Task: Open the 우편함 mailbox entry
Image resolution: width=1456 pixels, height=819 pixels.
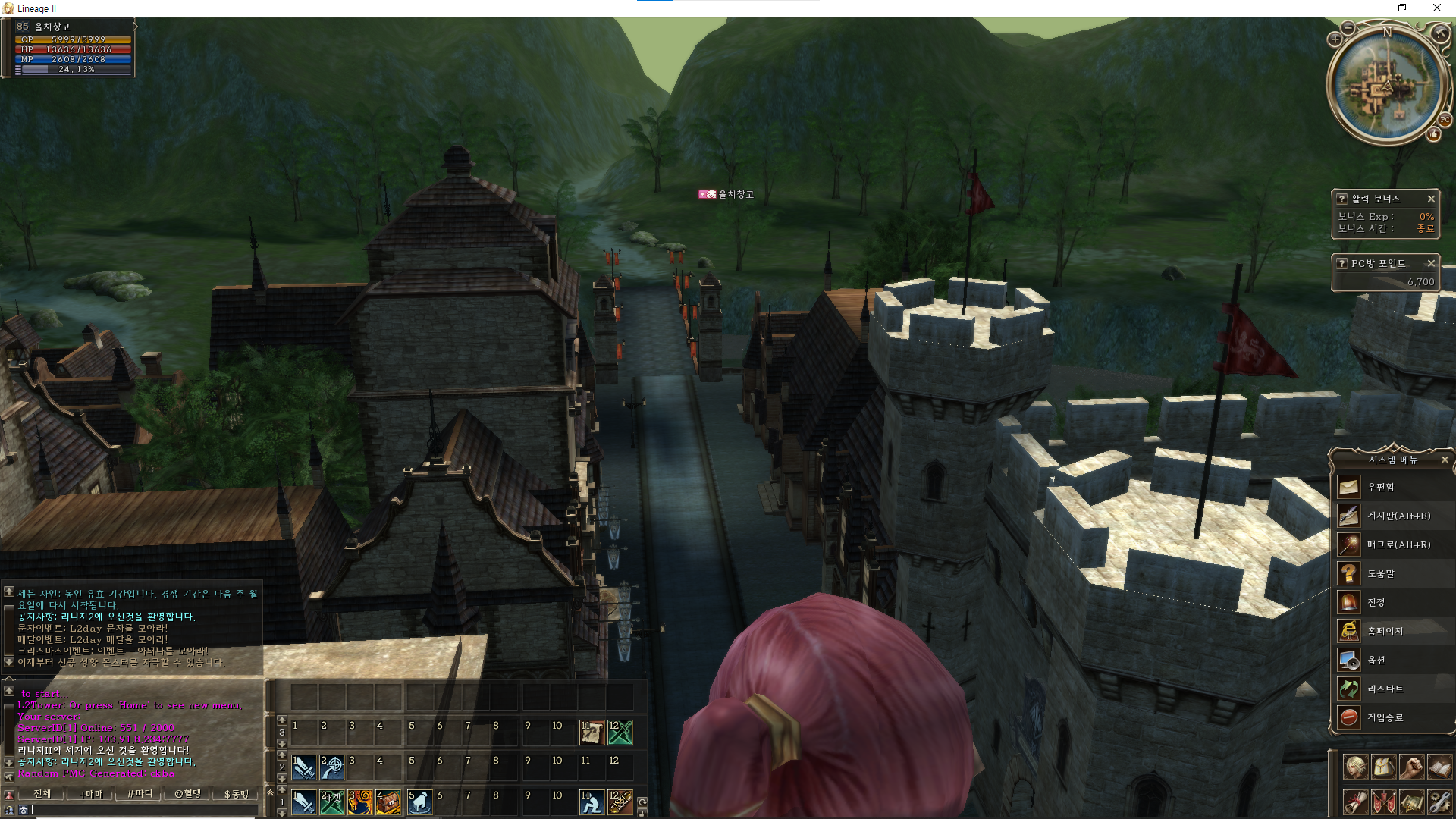Action: point(1380,487)
